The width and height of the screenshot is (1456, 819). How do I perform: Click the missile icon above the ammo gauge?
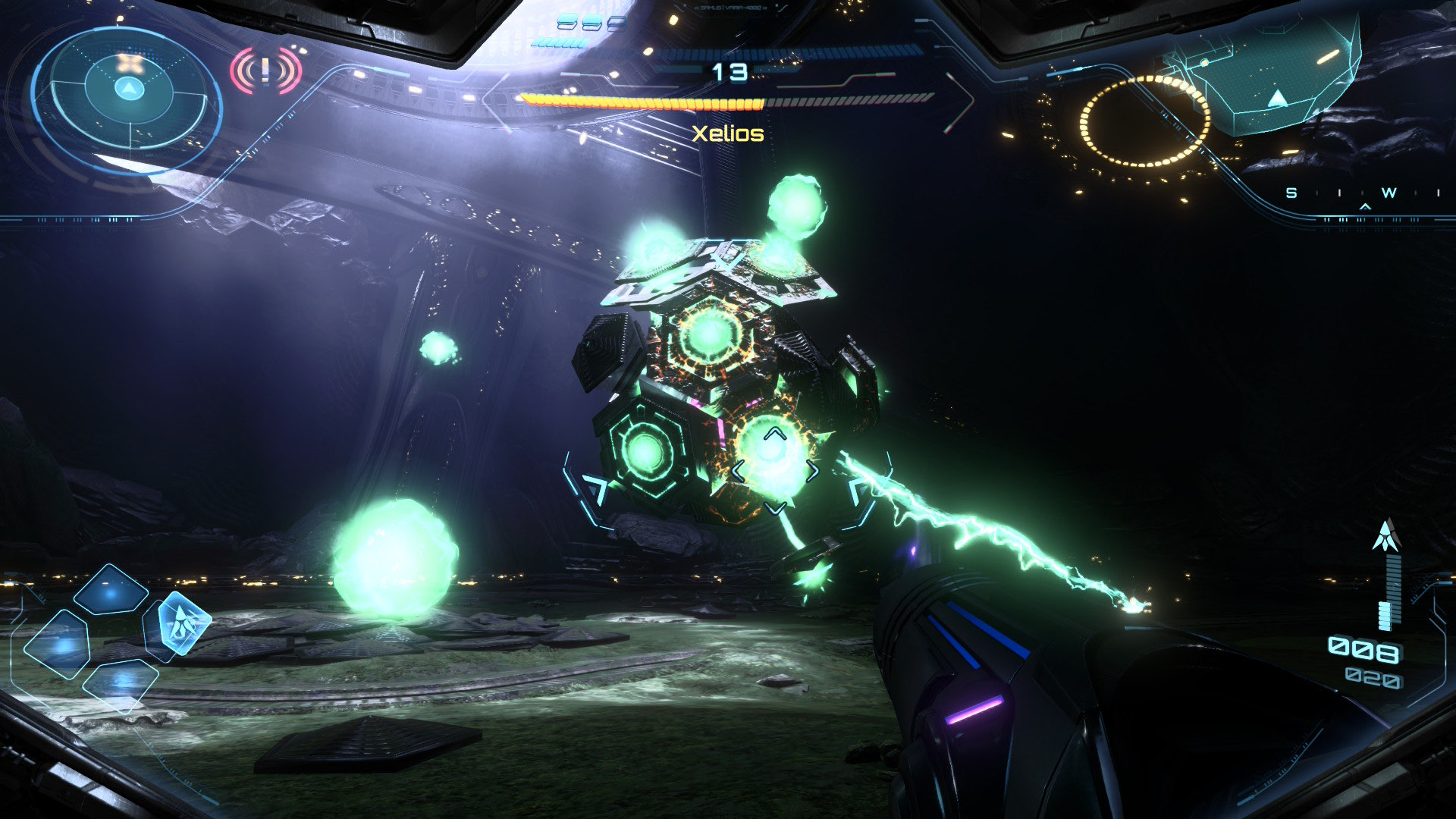(x=1386, y=535)
